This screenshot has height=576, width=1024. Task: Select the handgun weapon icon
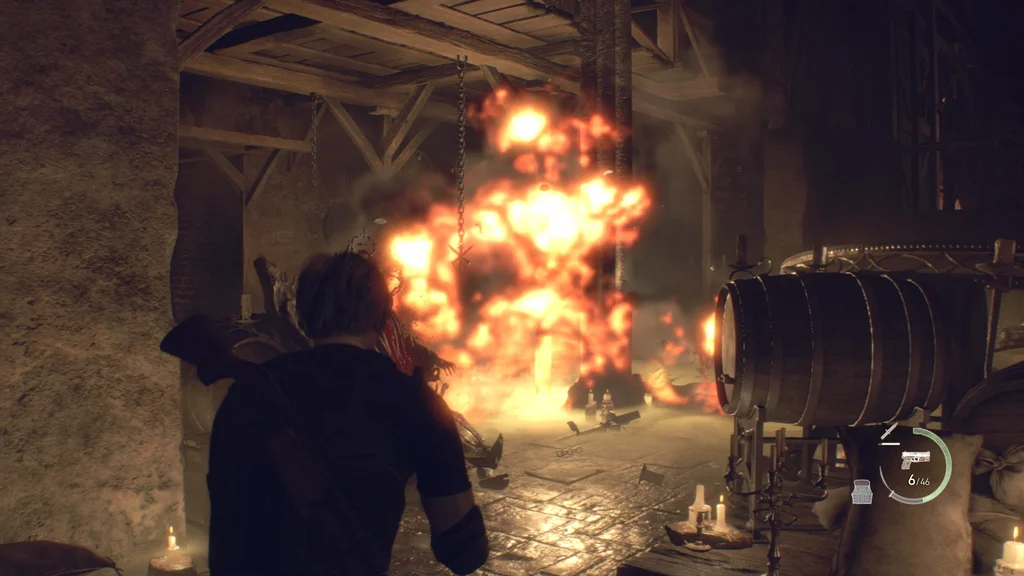click(x=914, y=459)
